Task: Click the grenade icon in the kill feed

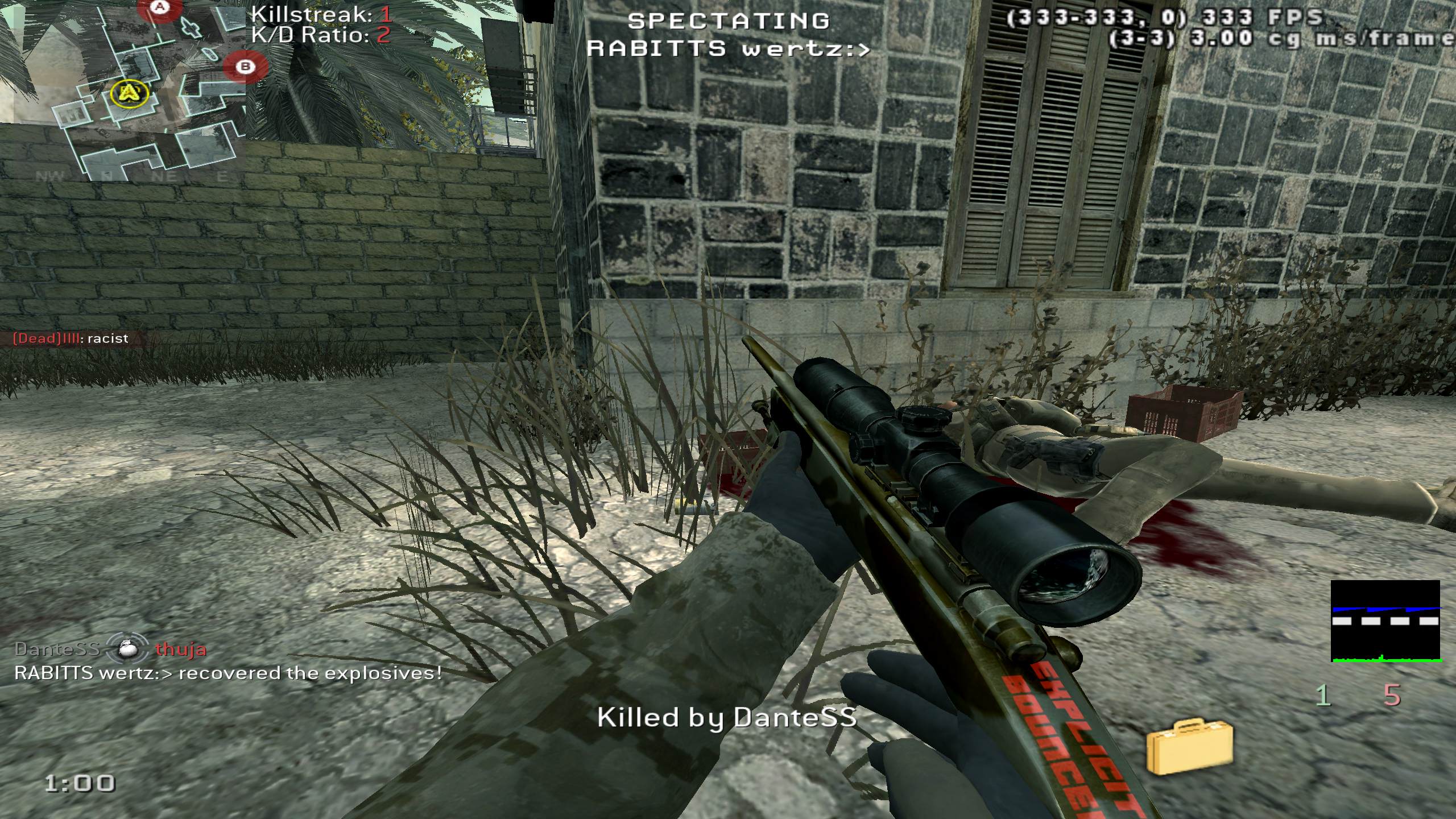Action: pos(127,649)
